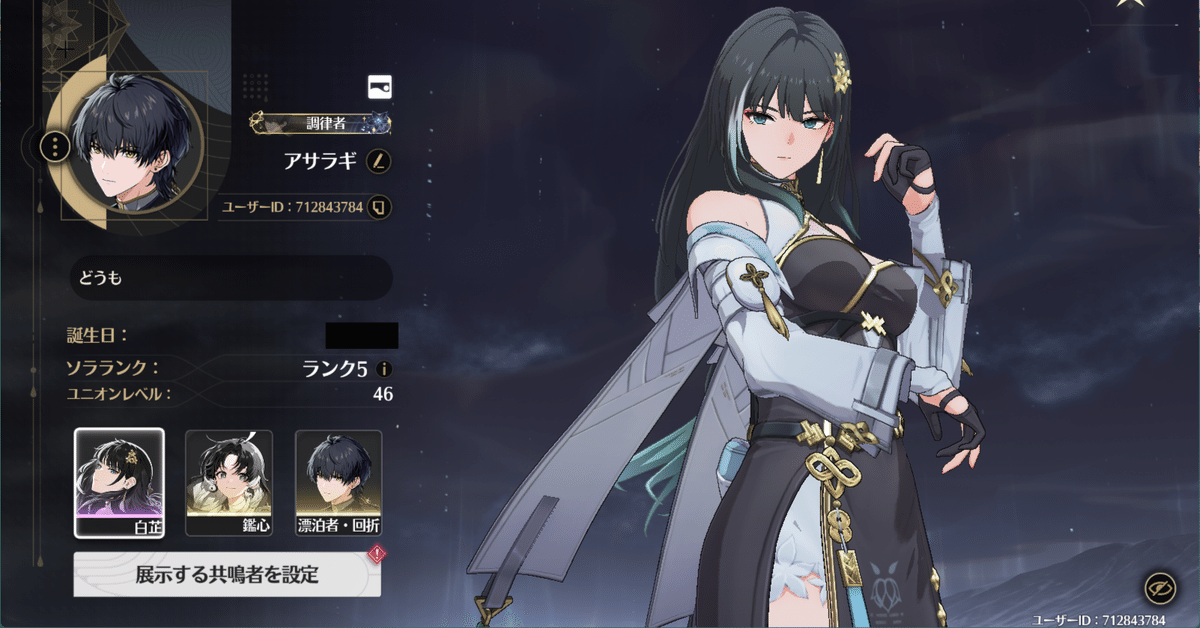Open the three-dot menu beside the avatar
1200x628 pixels.
pos(54,148)
